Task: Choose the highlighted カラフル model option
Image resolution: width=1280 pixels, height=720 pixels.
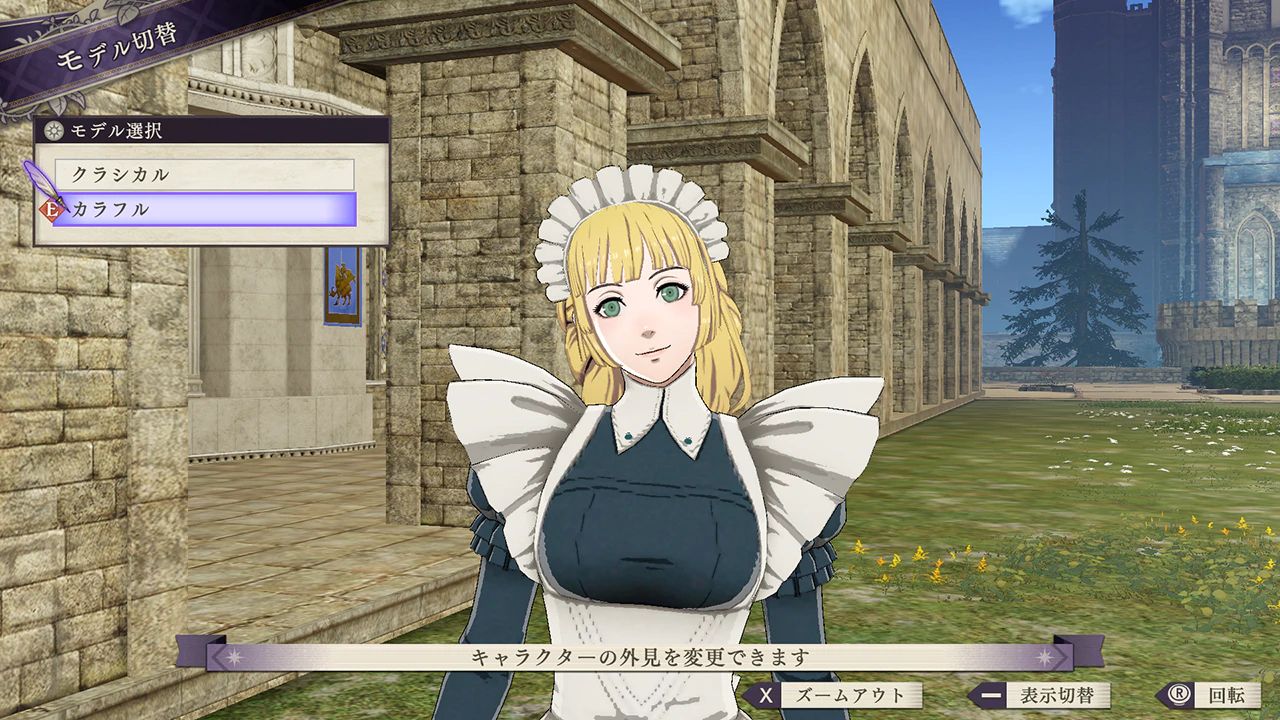Action: click(204, 209)
